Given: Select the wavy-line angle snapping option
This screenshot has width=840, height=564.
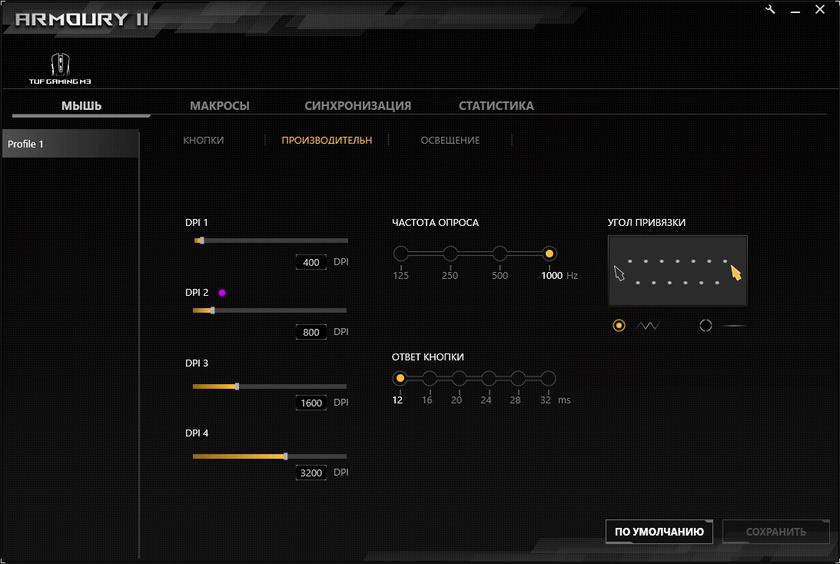Looking at the screenshot, I should (620, 325).
